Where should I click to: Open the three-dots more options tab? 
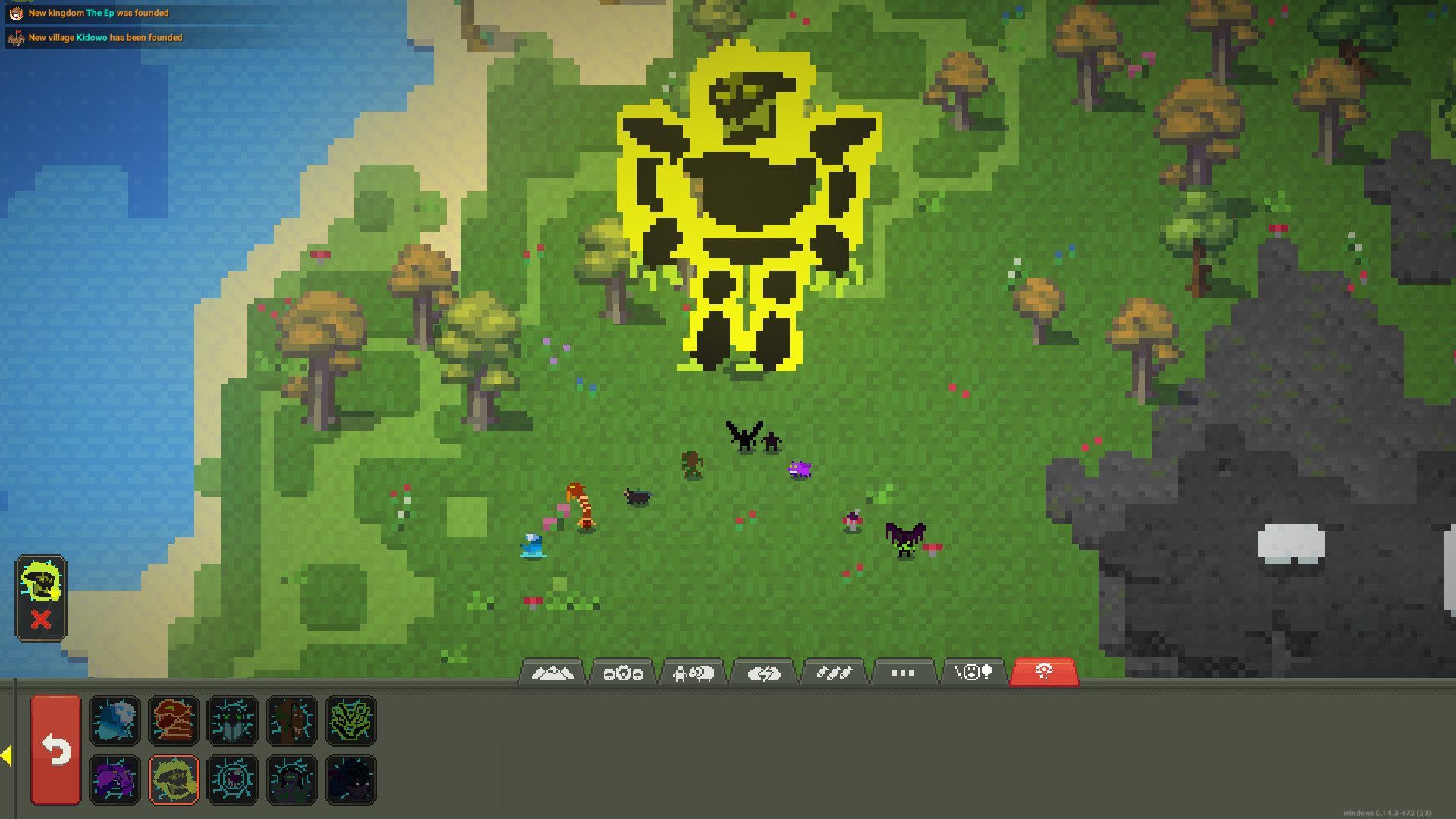point(904,672)
